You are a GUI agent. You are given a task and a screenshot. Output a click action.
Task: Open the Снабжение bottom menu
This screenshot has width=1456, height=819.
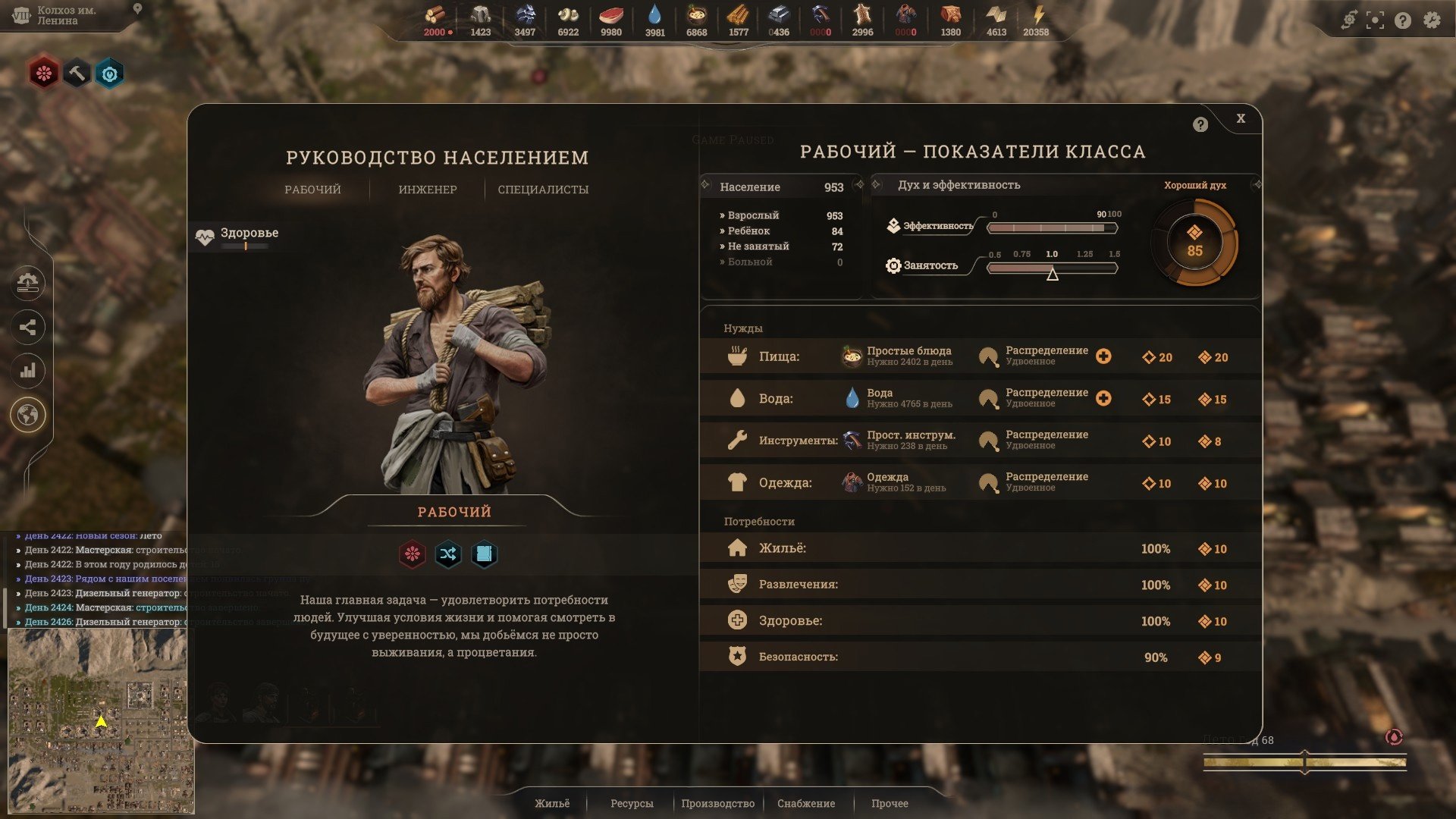tap(806, 803)
